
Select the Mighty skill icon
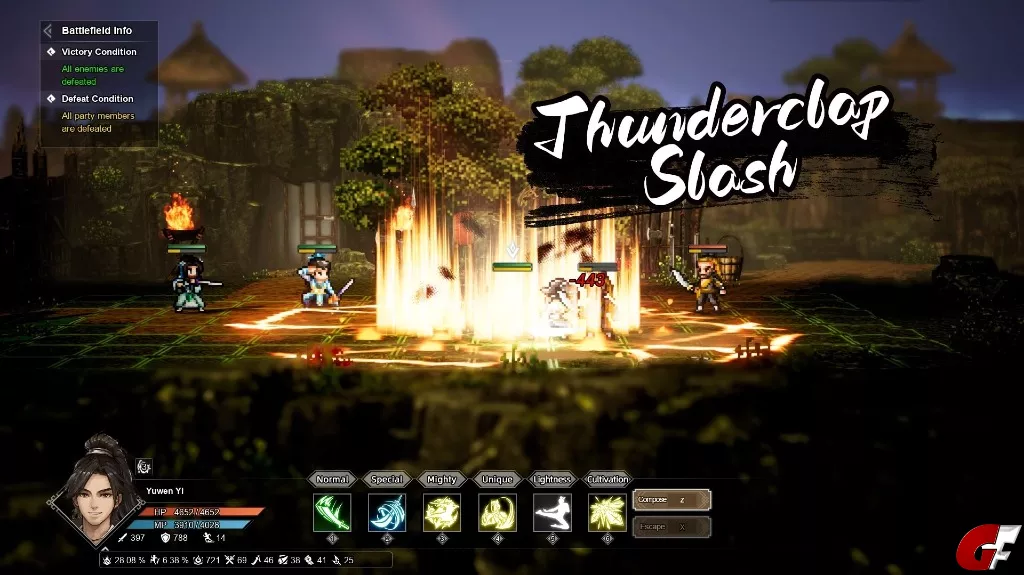point(442,512)
